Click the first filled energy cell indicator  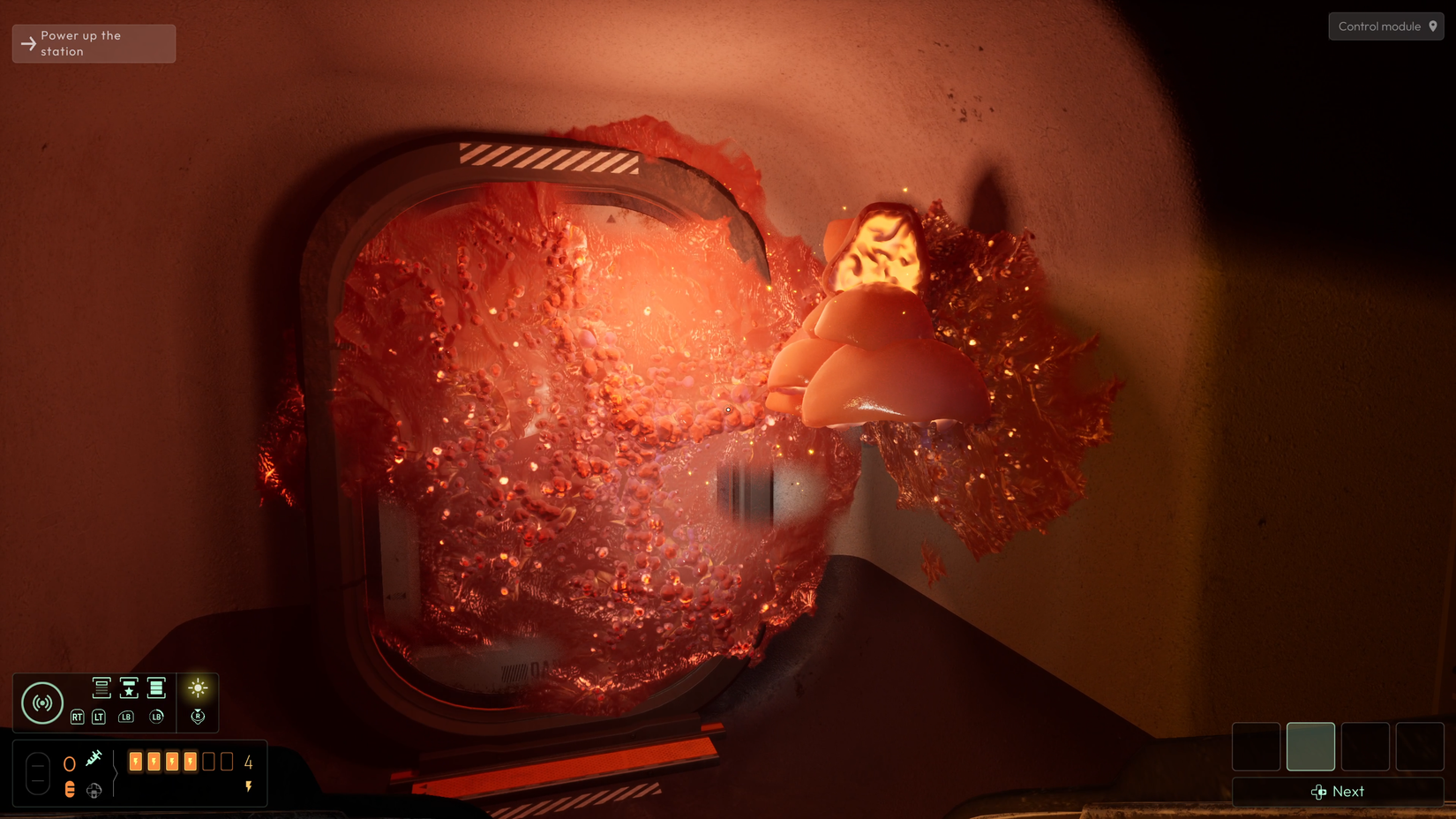coord(137,761)
